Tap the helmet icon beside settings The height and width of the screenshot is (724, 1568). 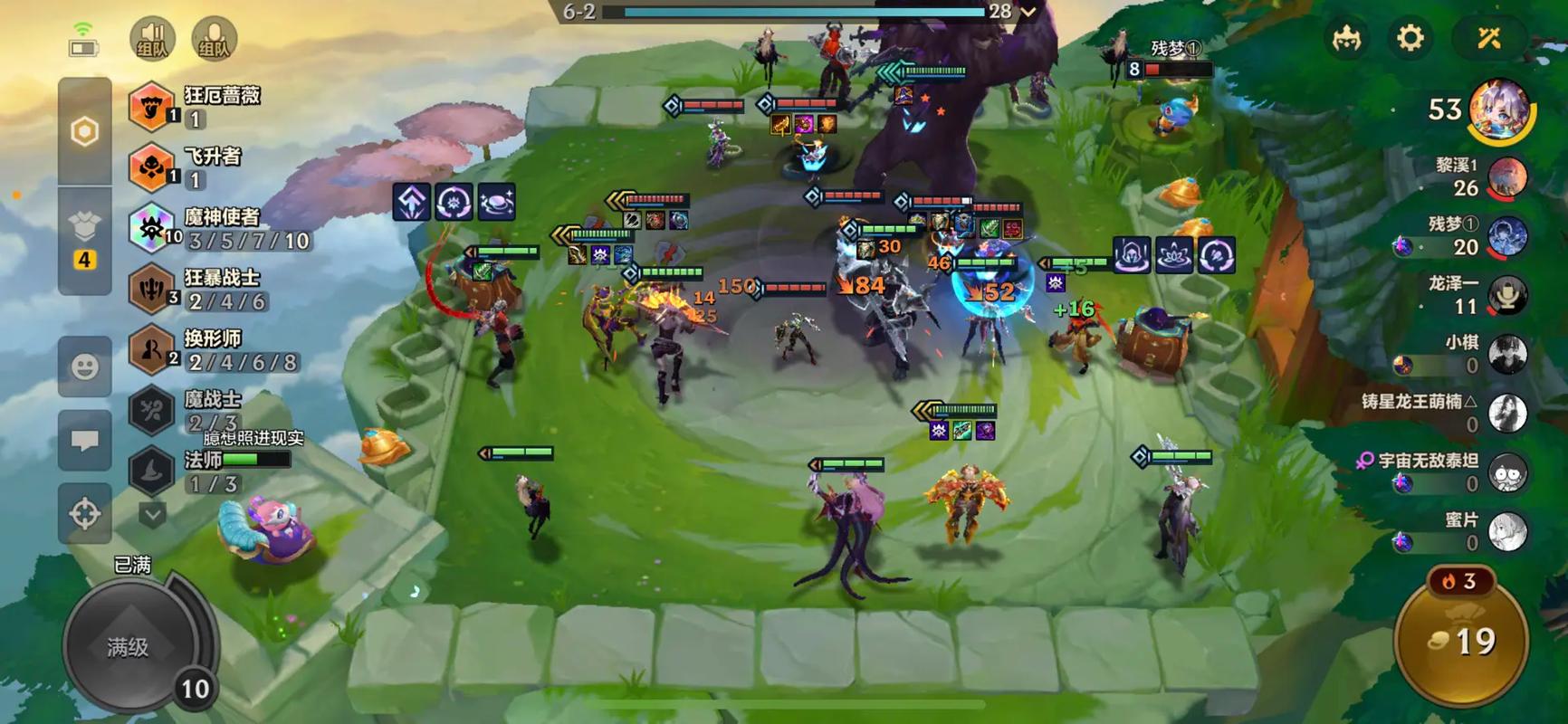point(1347,38)
